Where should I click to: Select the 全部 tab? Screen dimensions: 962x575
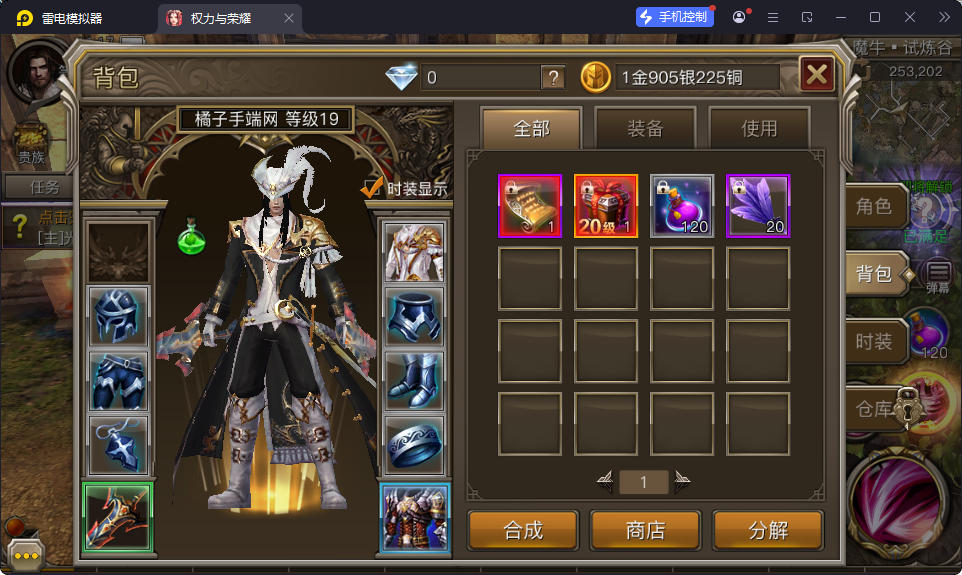[x=531, y=128]
